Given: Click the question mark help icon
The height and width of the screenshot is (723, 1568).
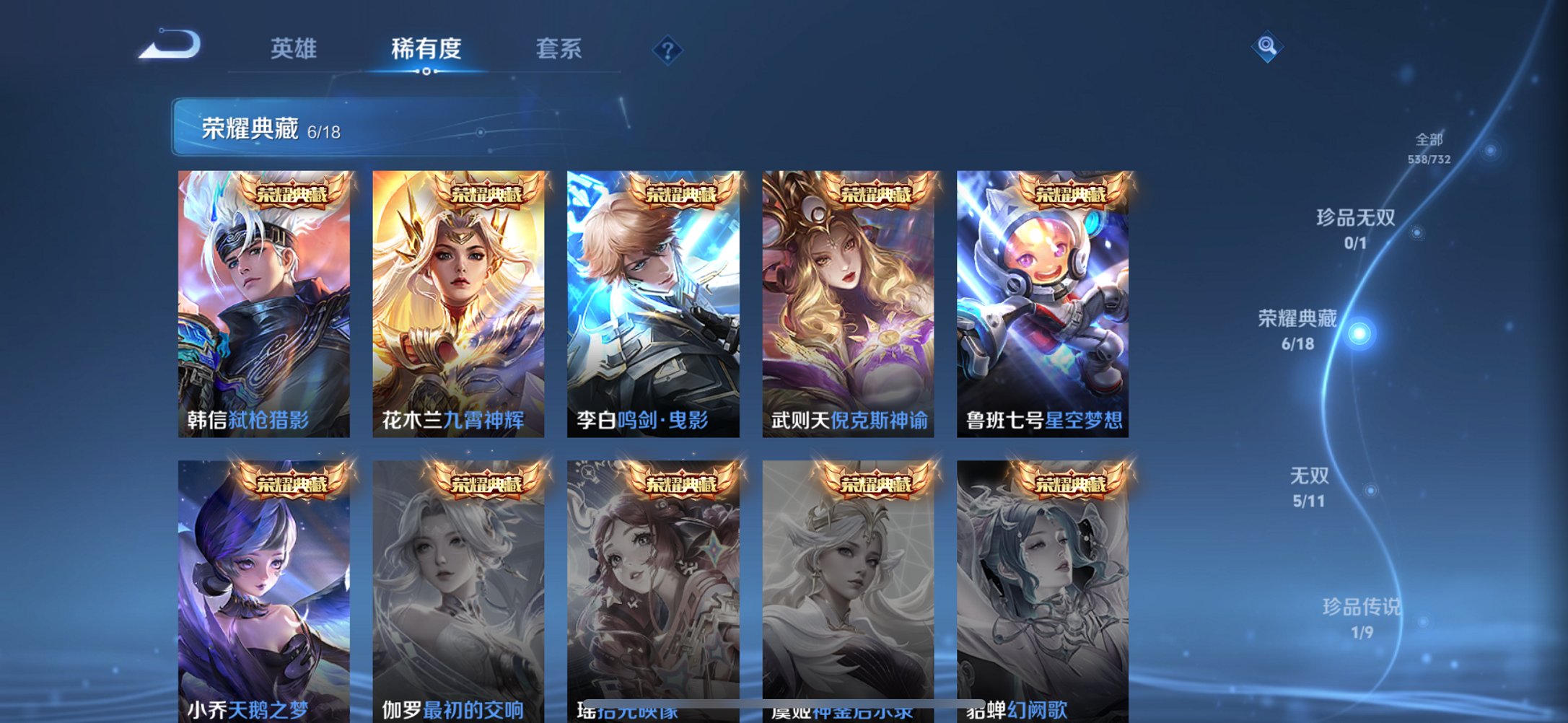Looking at the screenshot, I should [x=667, y=50].
